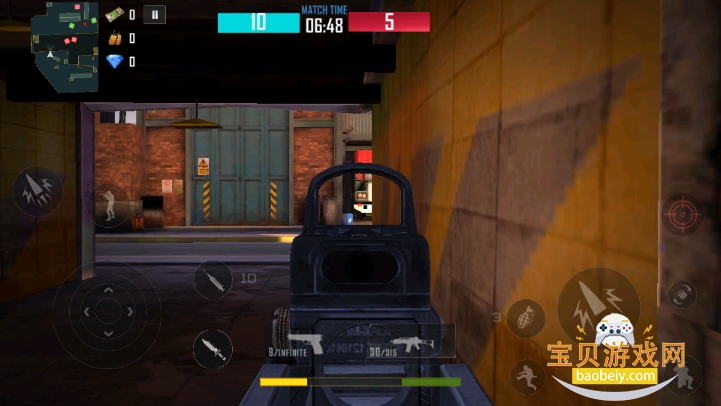The width and height of the screenshot is (721, 406).
Task: Switch to the knife melee attack
Action: click(x=212, y=349)
